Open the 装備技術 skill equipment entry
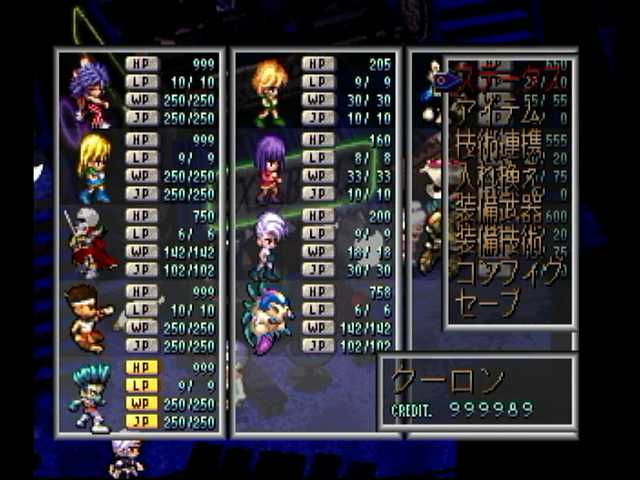 500,241
